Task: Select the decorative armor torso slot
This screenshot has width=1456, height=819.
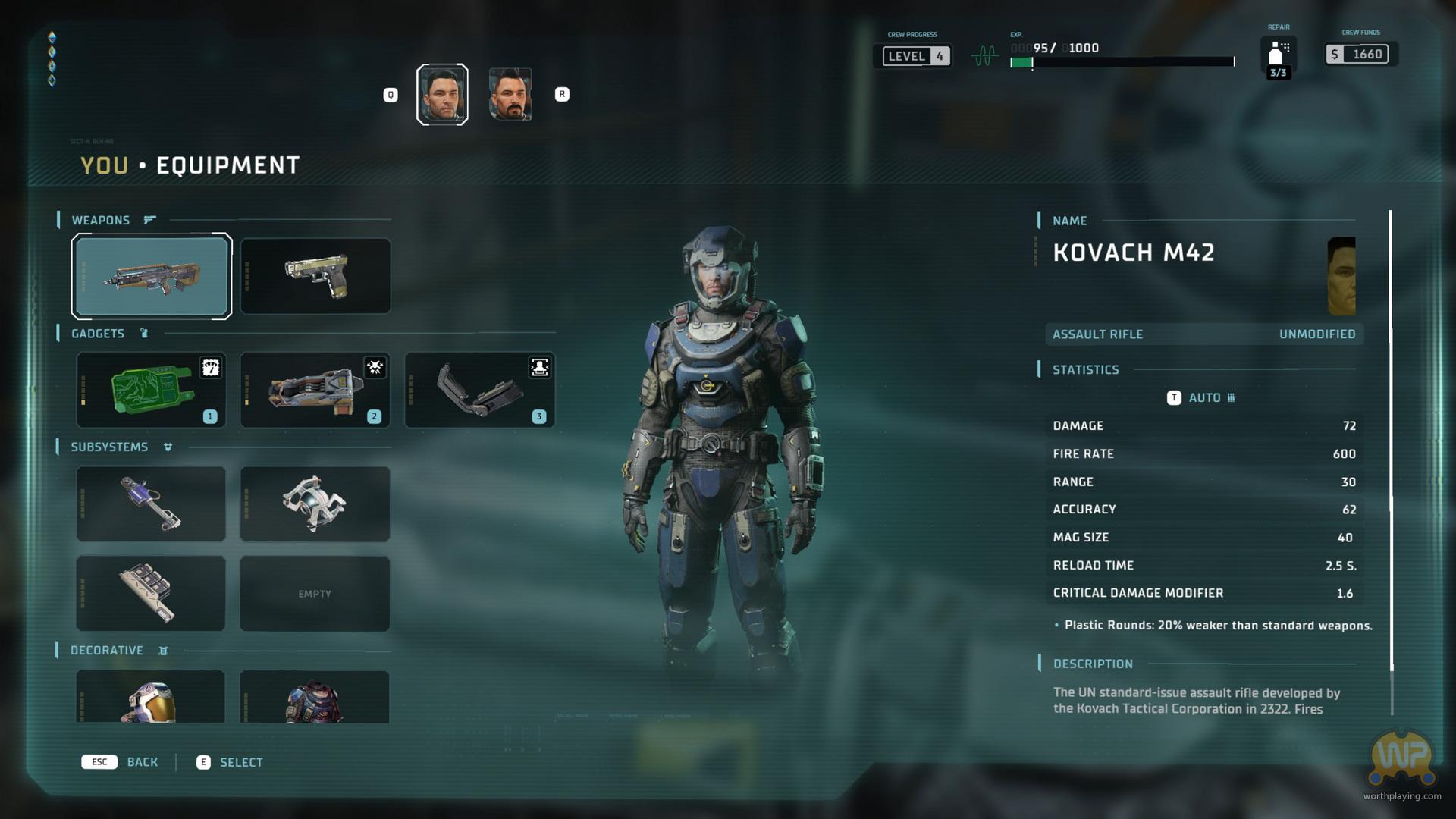Action: 315,696
